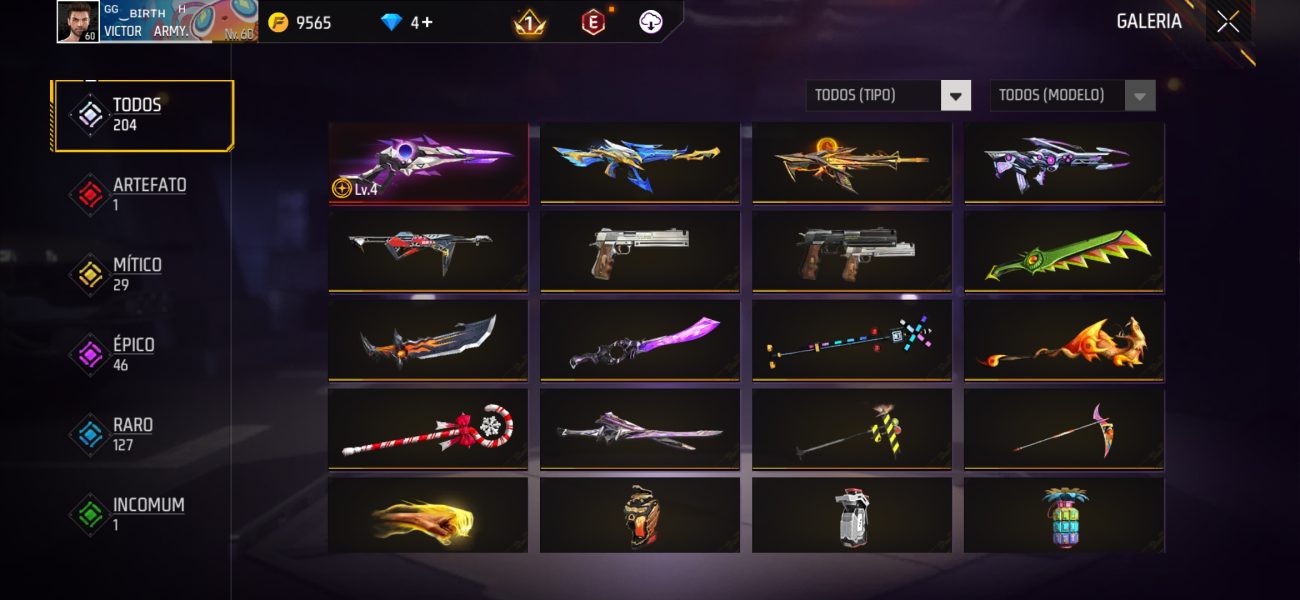Select the Todos category tab
Screen dimensions: 1300x600
(143, 115)
